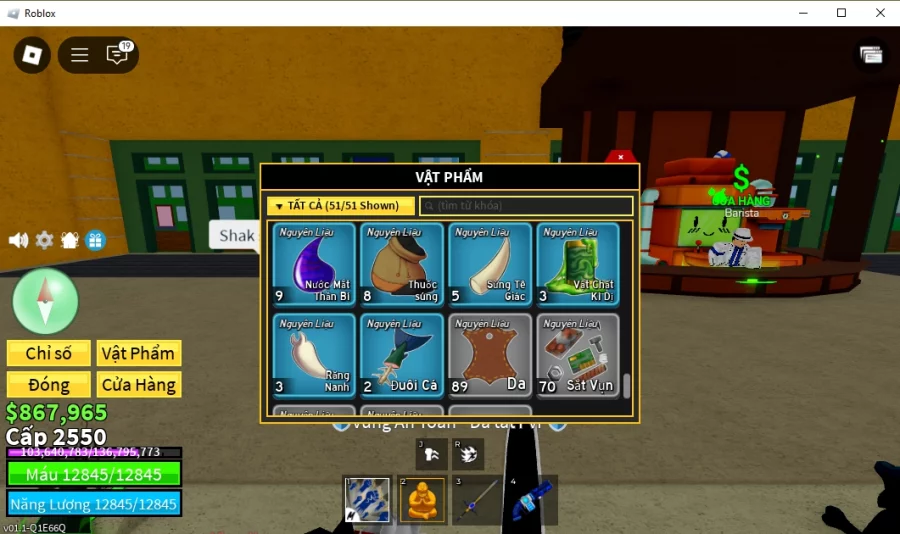Open the blue gift box icon
This screenshot has width=900, height=534.
(x=95, y=240)
